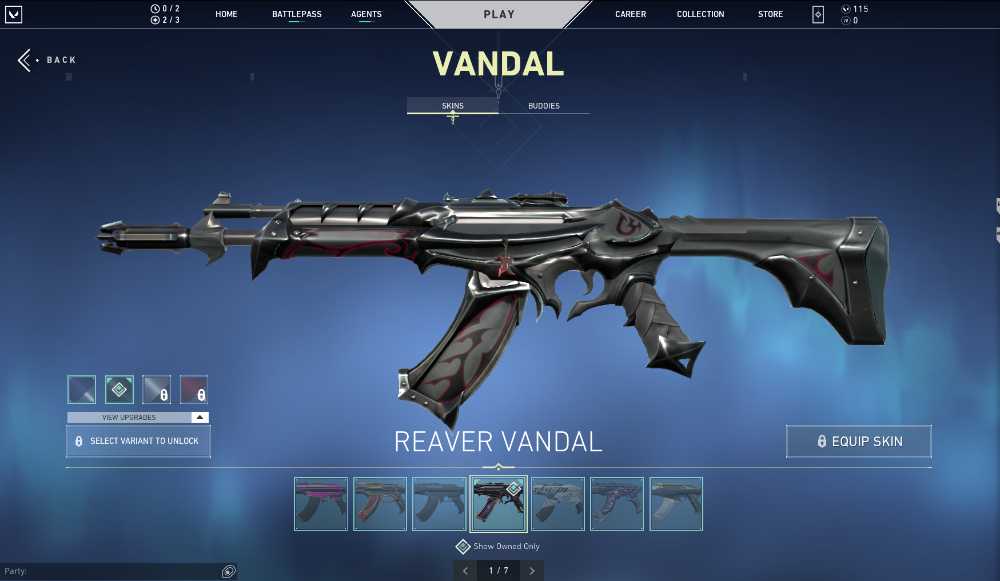Screen dimensions: 1000x581
Task: Click the Party chat input field
Action: (110, 572)
